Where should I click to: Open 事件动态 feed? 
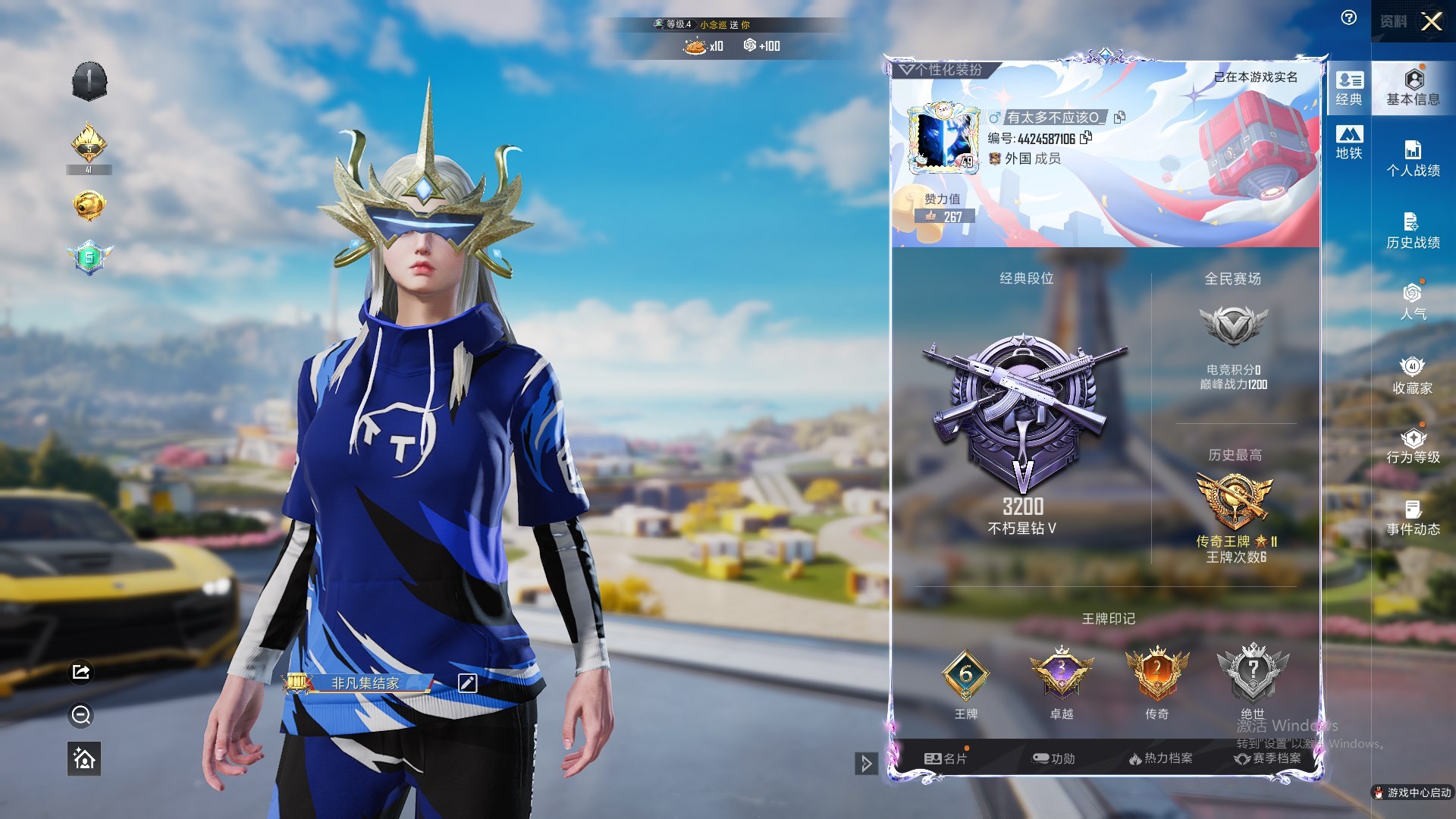coord(1413,518)
